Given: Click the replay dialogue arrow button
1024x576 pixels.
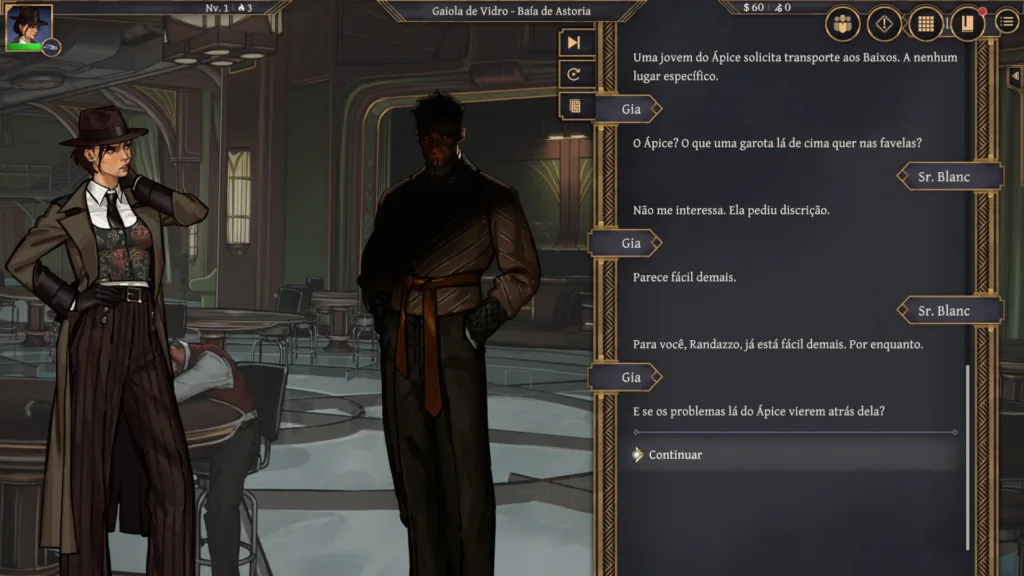Looking at the screenshot, I should tap(574, 74).
